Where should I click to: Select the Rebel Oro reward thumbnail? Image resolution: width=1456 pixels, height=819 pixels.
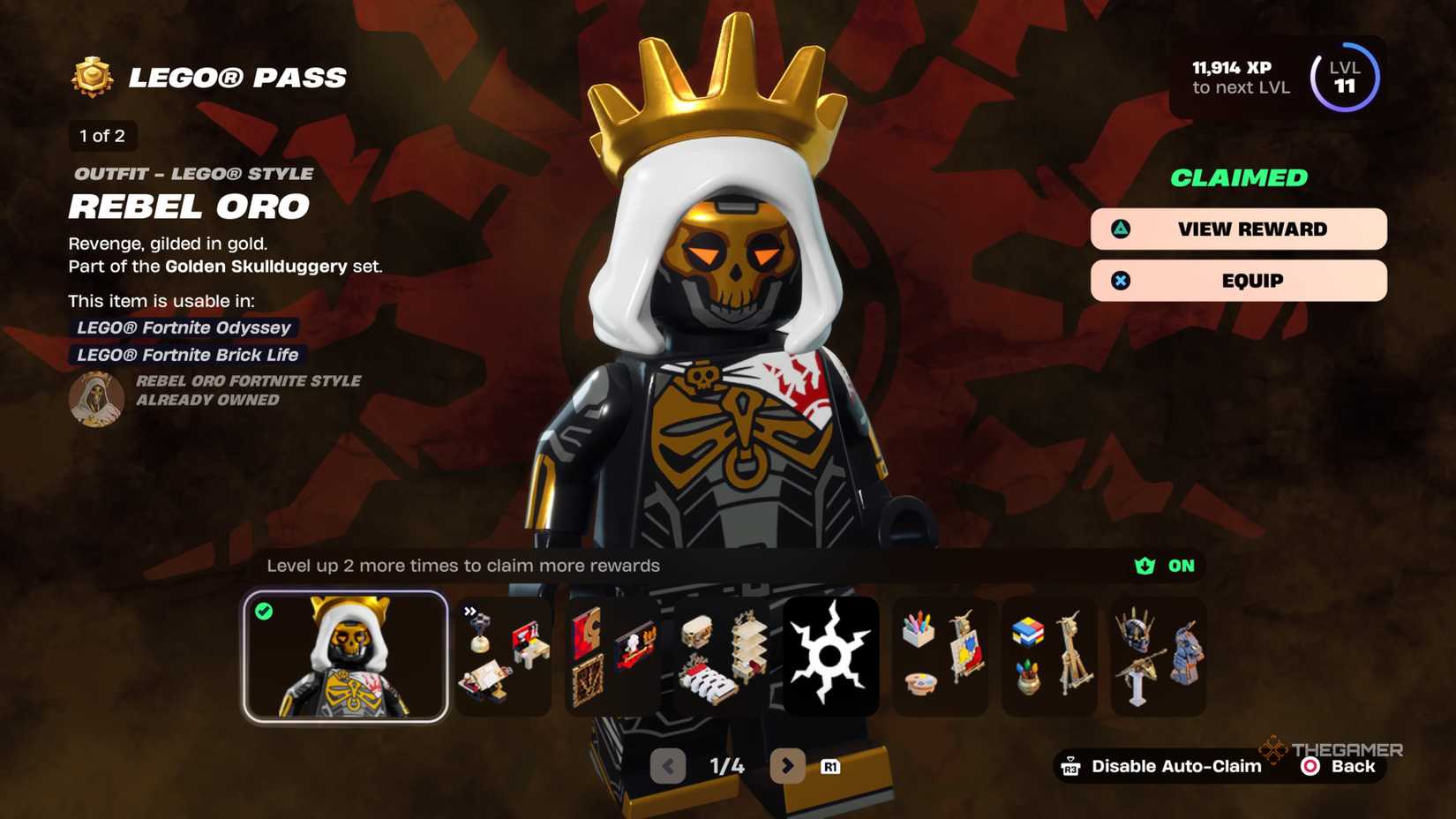click(347, 657)
